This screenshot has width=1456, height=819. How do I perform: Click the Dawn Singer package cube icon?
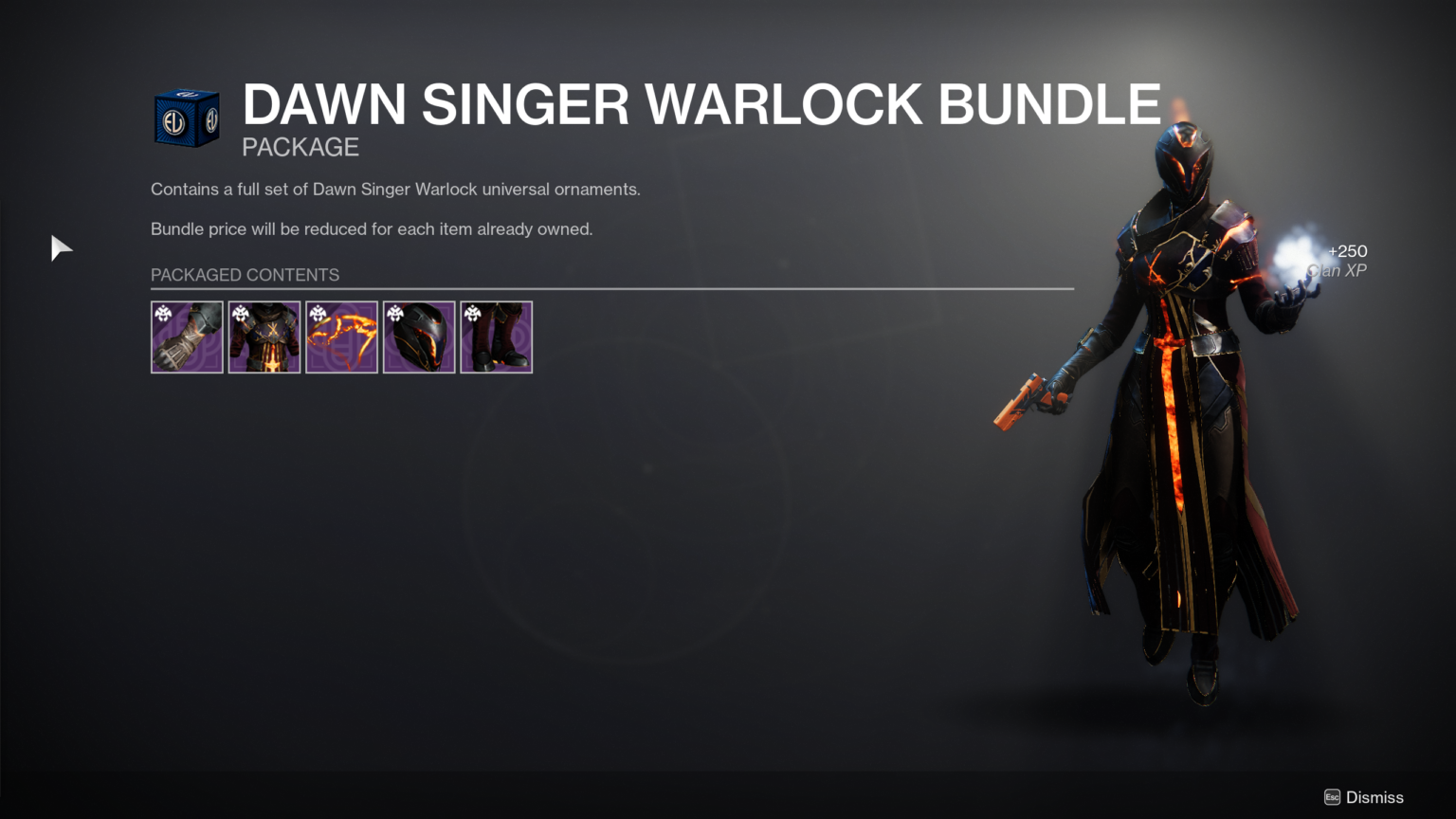pos(186,117)
